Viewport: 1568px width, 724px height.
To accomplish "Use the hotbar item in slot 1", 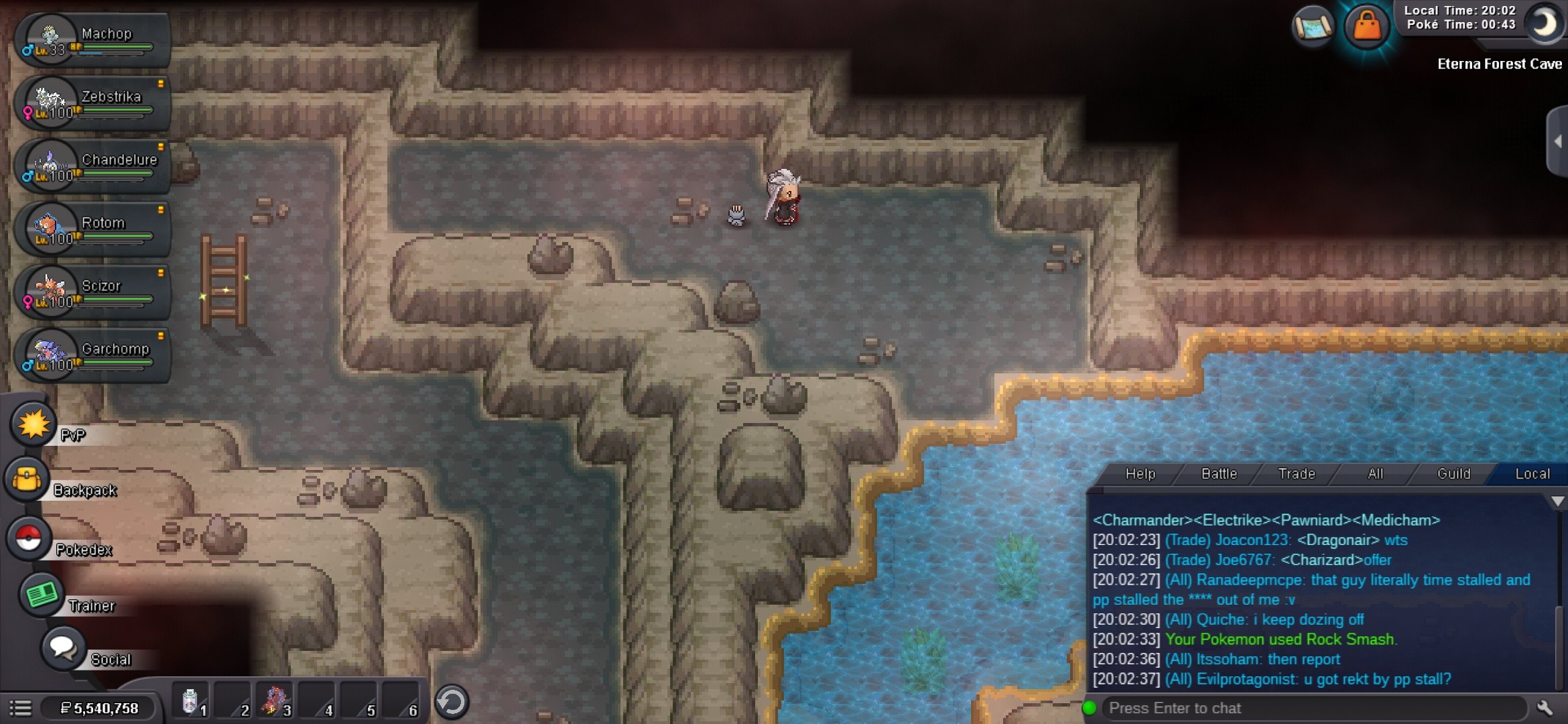I will click(192, 703).
